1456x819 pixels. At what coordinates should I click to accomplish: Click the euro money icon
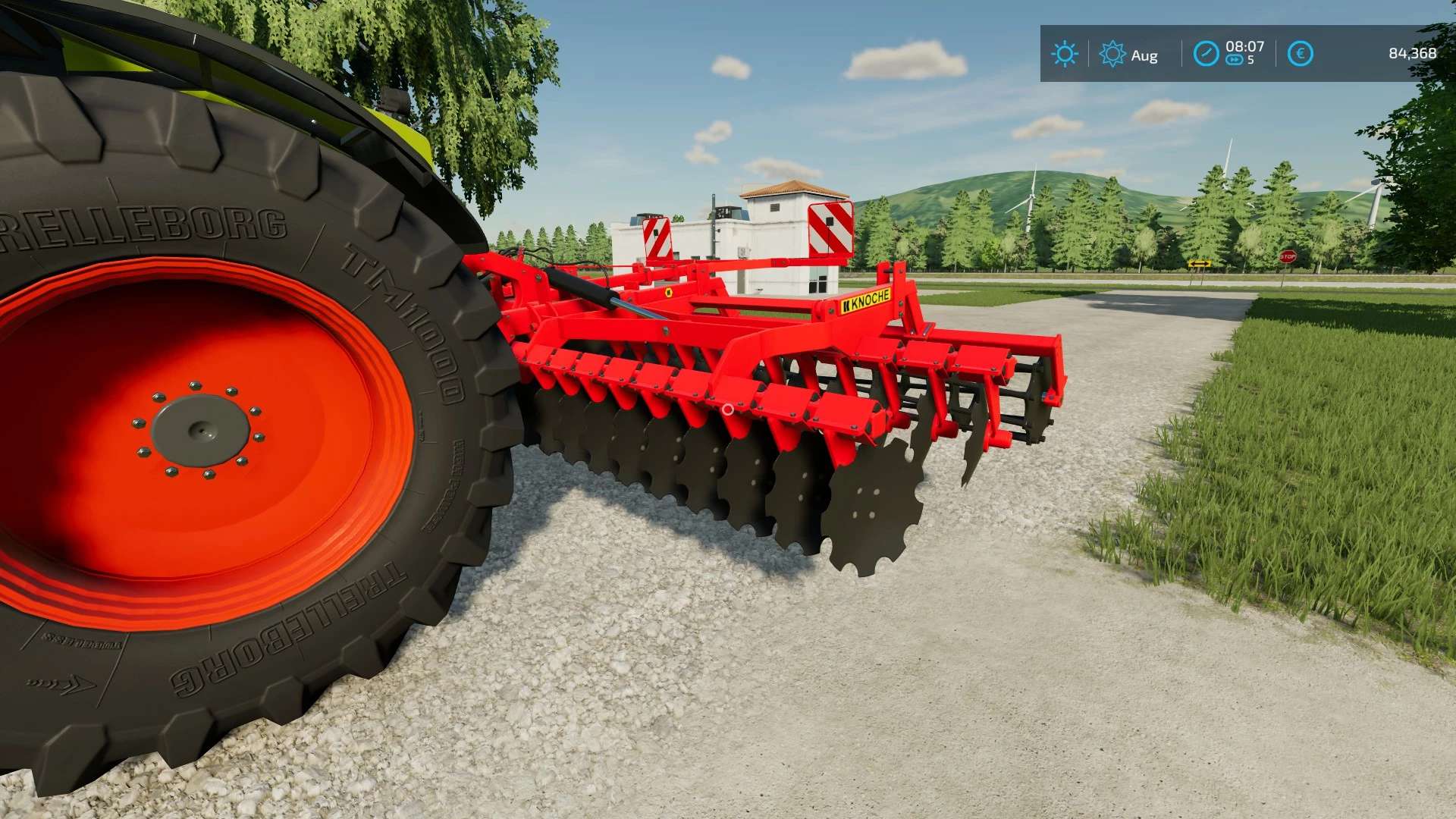click(1300, 54)
